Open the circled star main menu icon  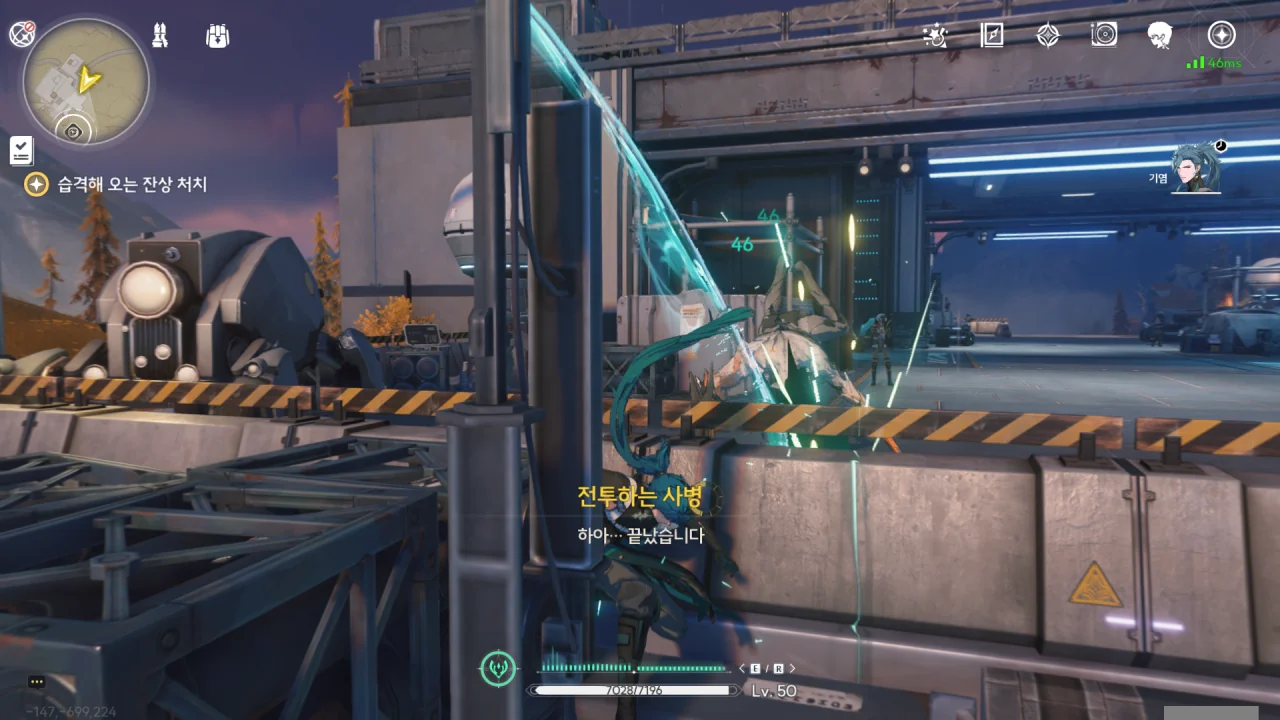pos(1221,35)
